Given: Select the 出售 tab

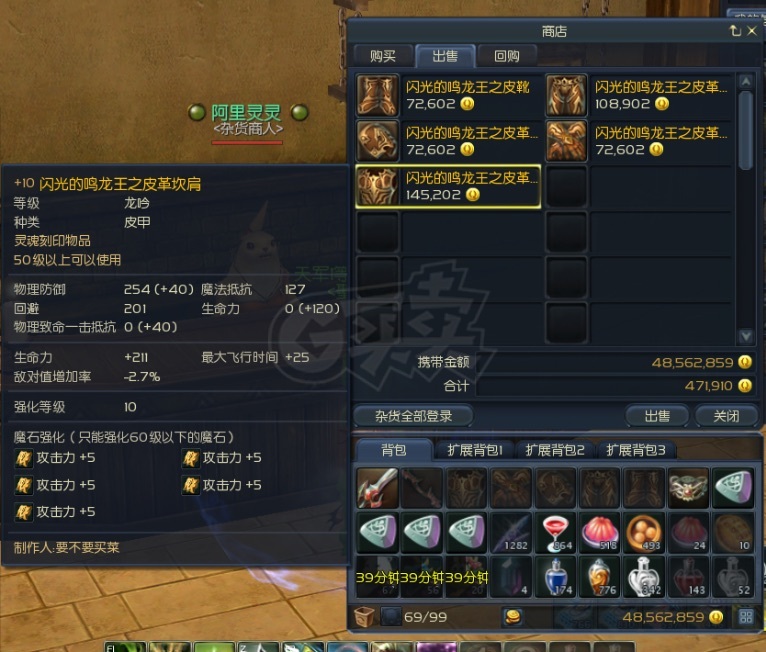Looking at the screenshot, I should [x=445, y=56].
